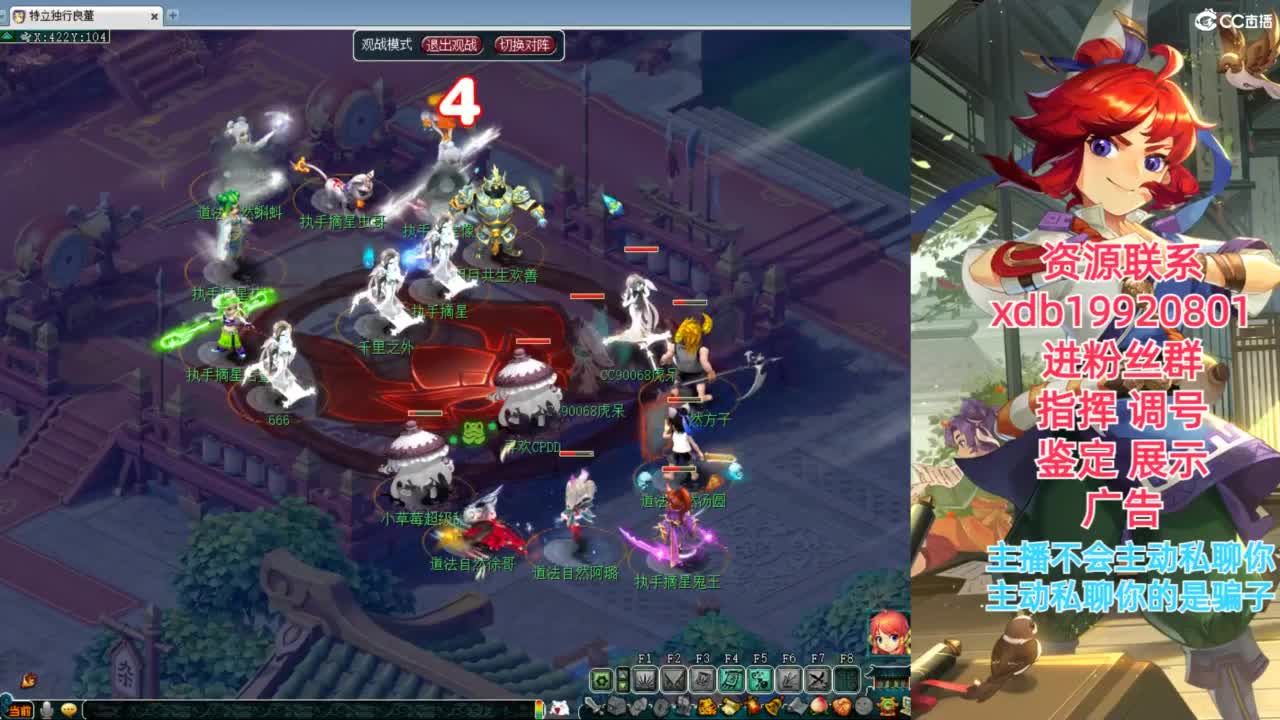The width and height of the screenshot is (1280, 720).
Task: Select the 当前 chat channel tab
Action: click(18, 710)
